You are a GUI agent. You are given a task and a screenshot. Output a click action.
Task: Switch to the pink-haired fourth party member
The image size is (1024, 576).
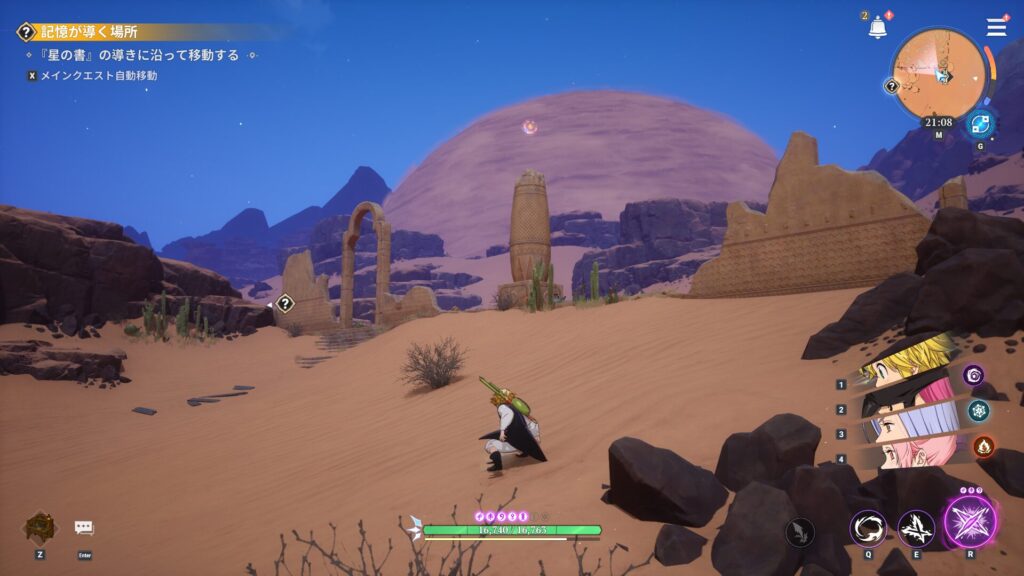pyautogui.click(x=905, y=455)
